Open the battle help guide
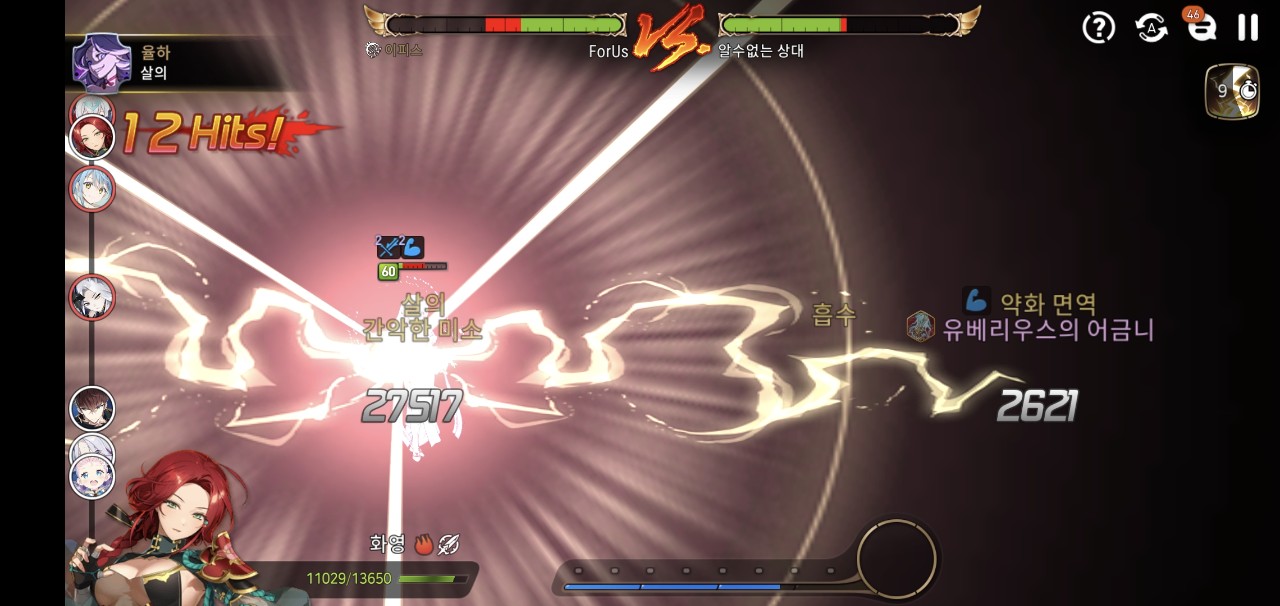Viewport: 1280px width, 606px height. click(1098, 27)
